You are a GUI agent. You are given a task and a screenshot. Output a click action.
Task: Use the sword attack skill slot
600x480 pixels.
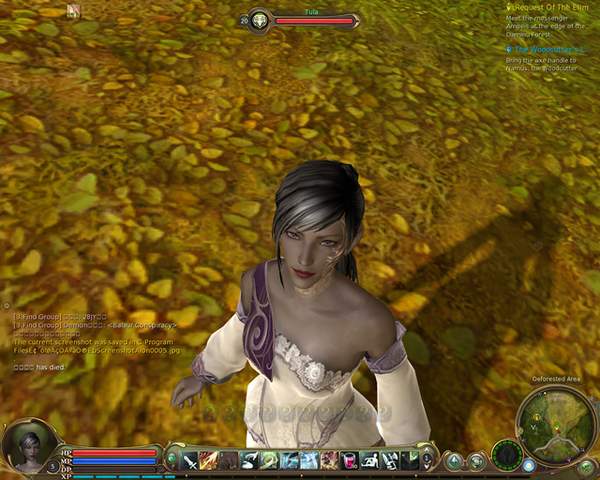pyautogui.click(x=189, y=460)
